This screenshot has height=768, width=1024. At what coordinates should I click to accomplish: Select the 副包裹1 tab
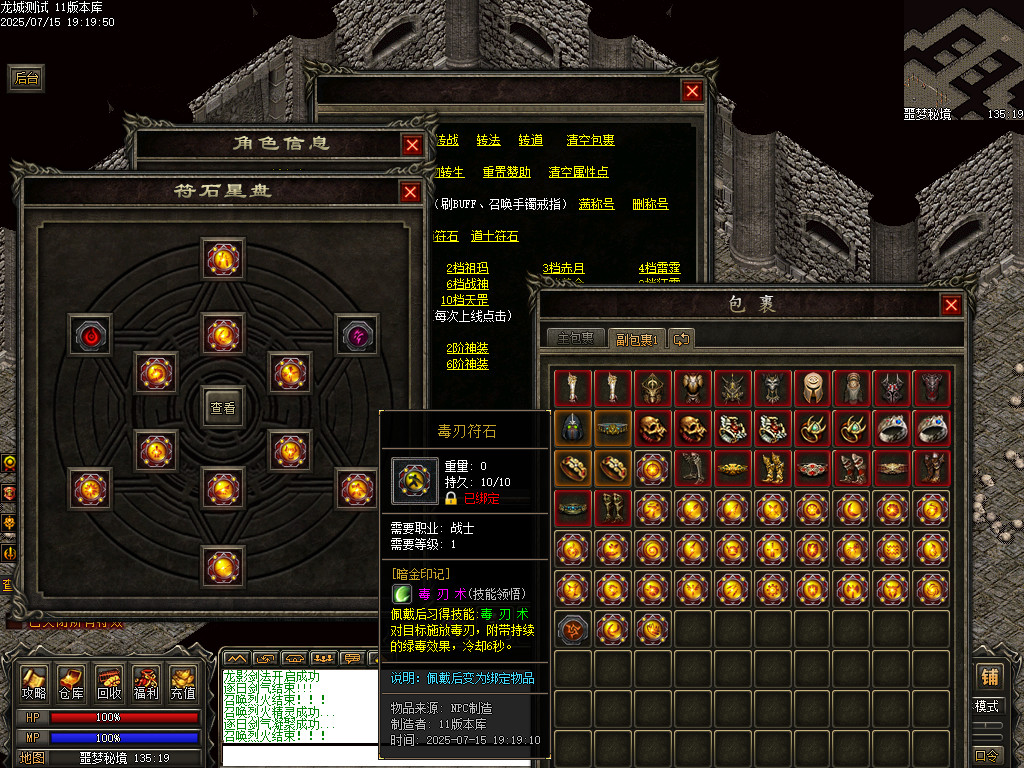[x=635, y=338]
